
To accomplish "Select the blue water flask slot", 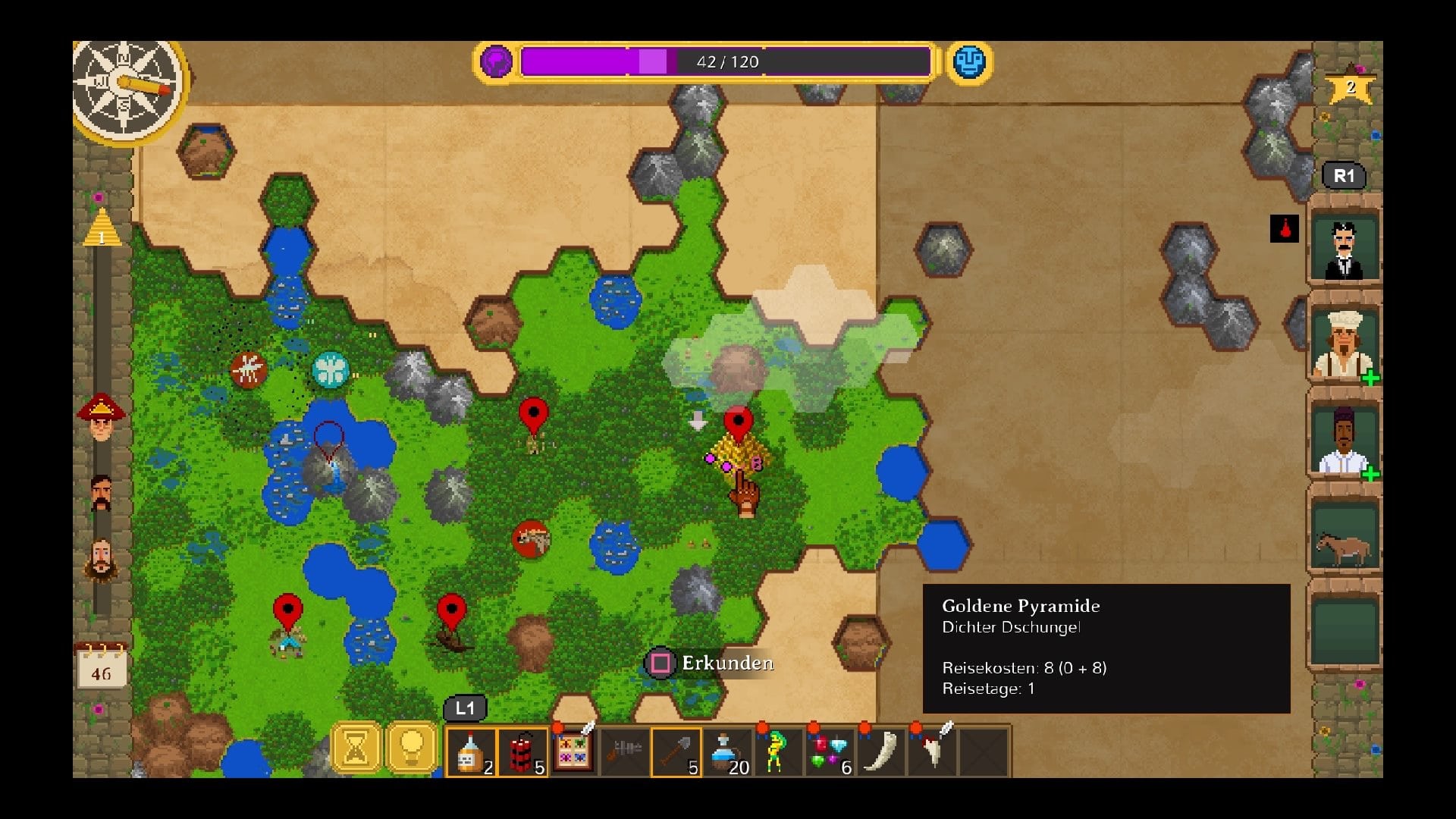I will [x=727, y=752].
